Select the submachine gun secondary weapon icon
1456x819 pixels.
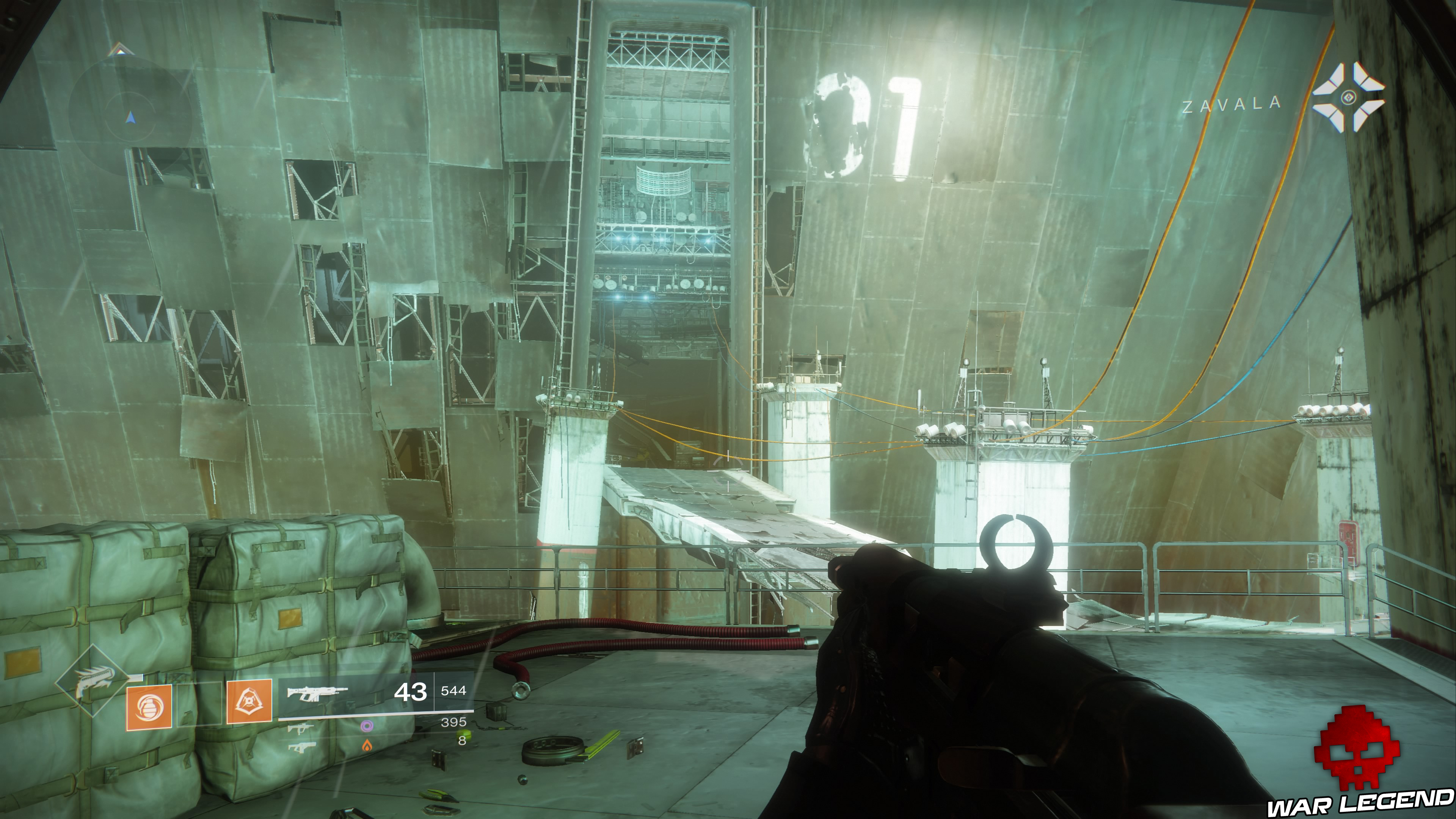click(x=300, y=730)
